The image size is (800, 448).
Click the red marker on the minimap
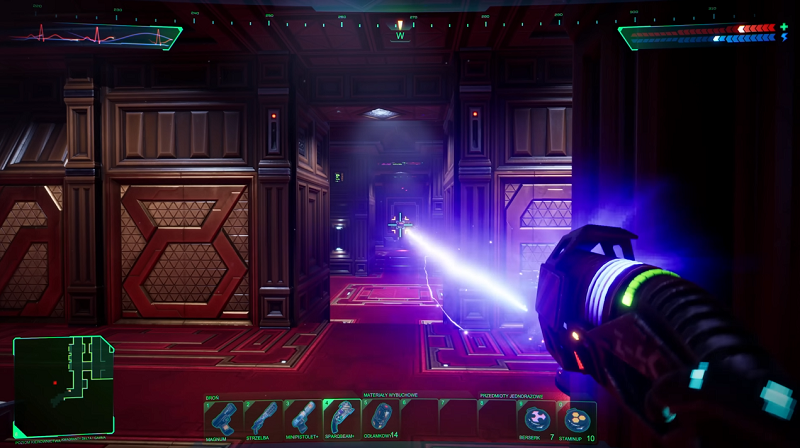pos(56,382)
